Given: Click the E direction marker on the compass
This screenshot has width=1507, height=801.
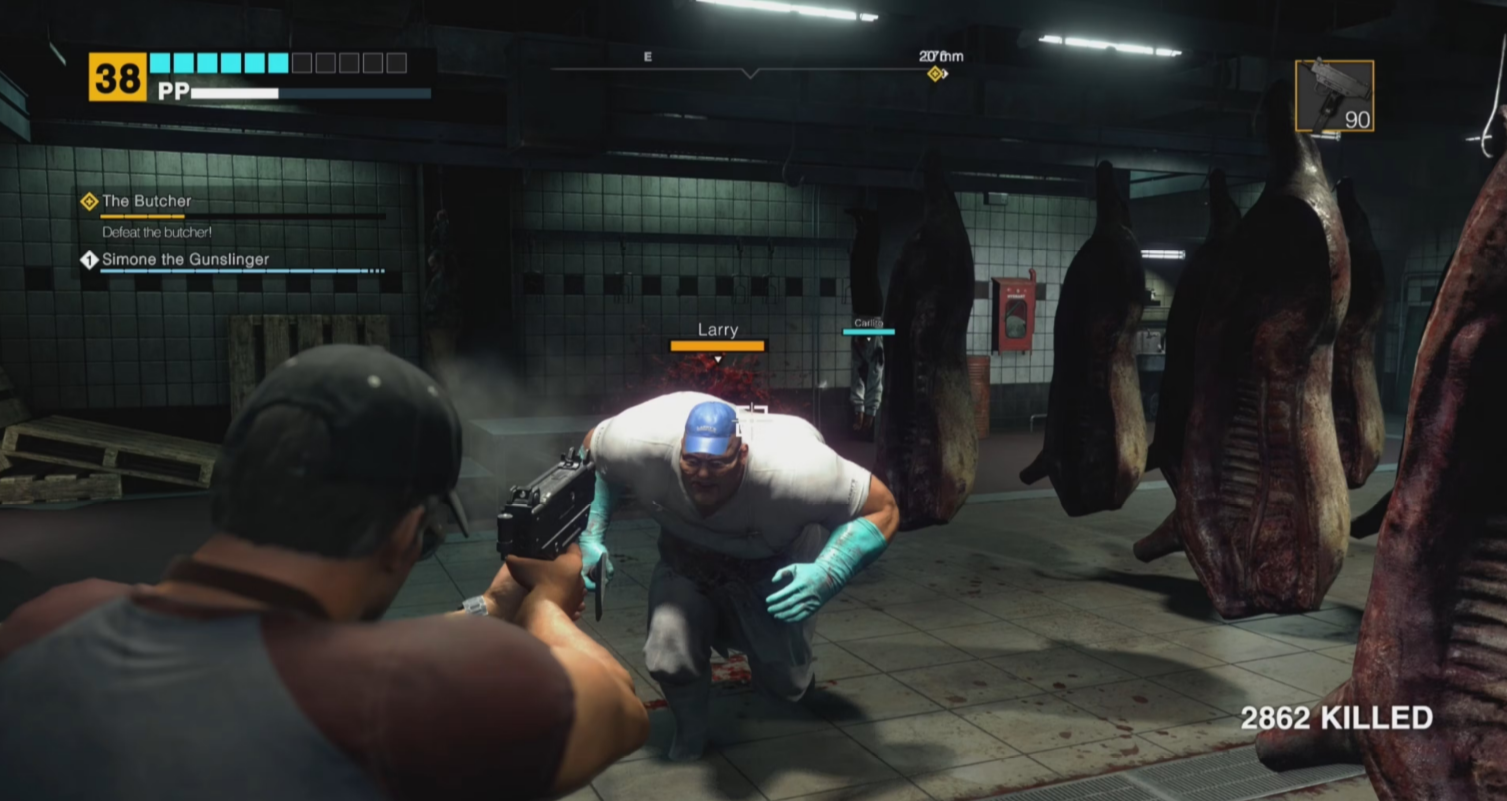Looking at the screenshot, I should click(x=648, y=56).
